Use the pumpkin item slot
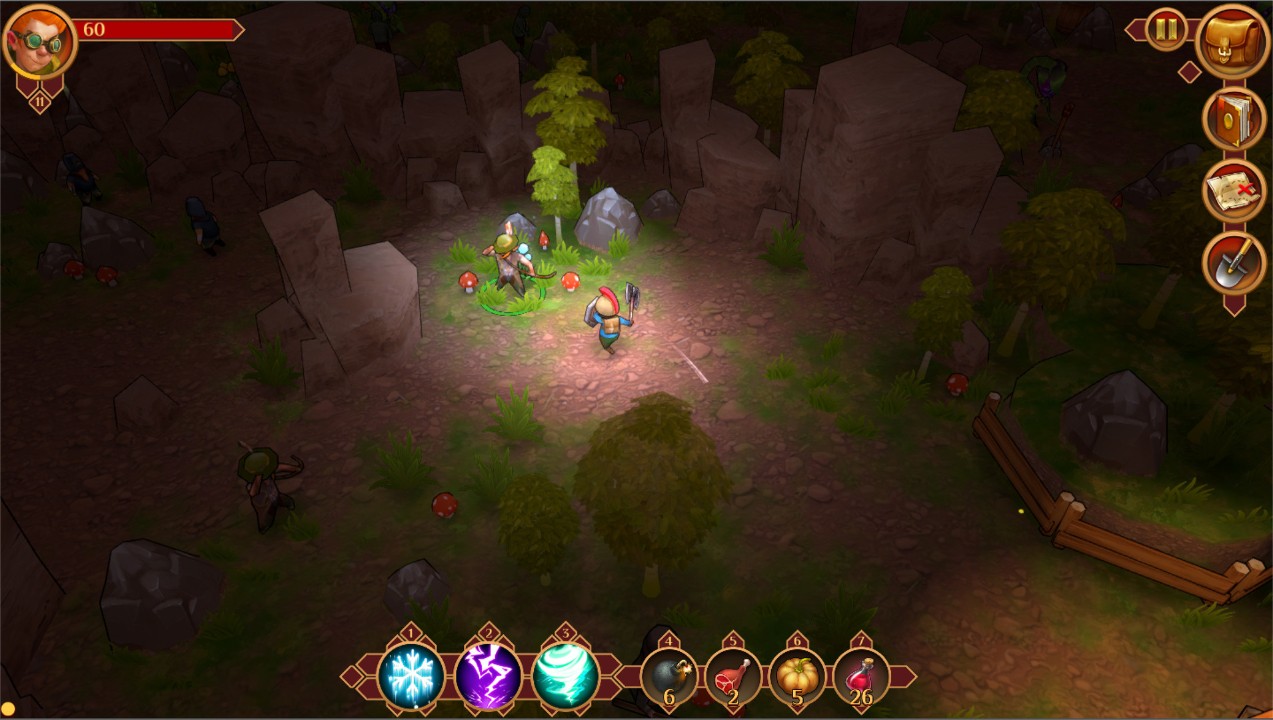 797,677
